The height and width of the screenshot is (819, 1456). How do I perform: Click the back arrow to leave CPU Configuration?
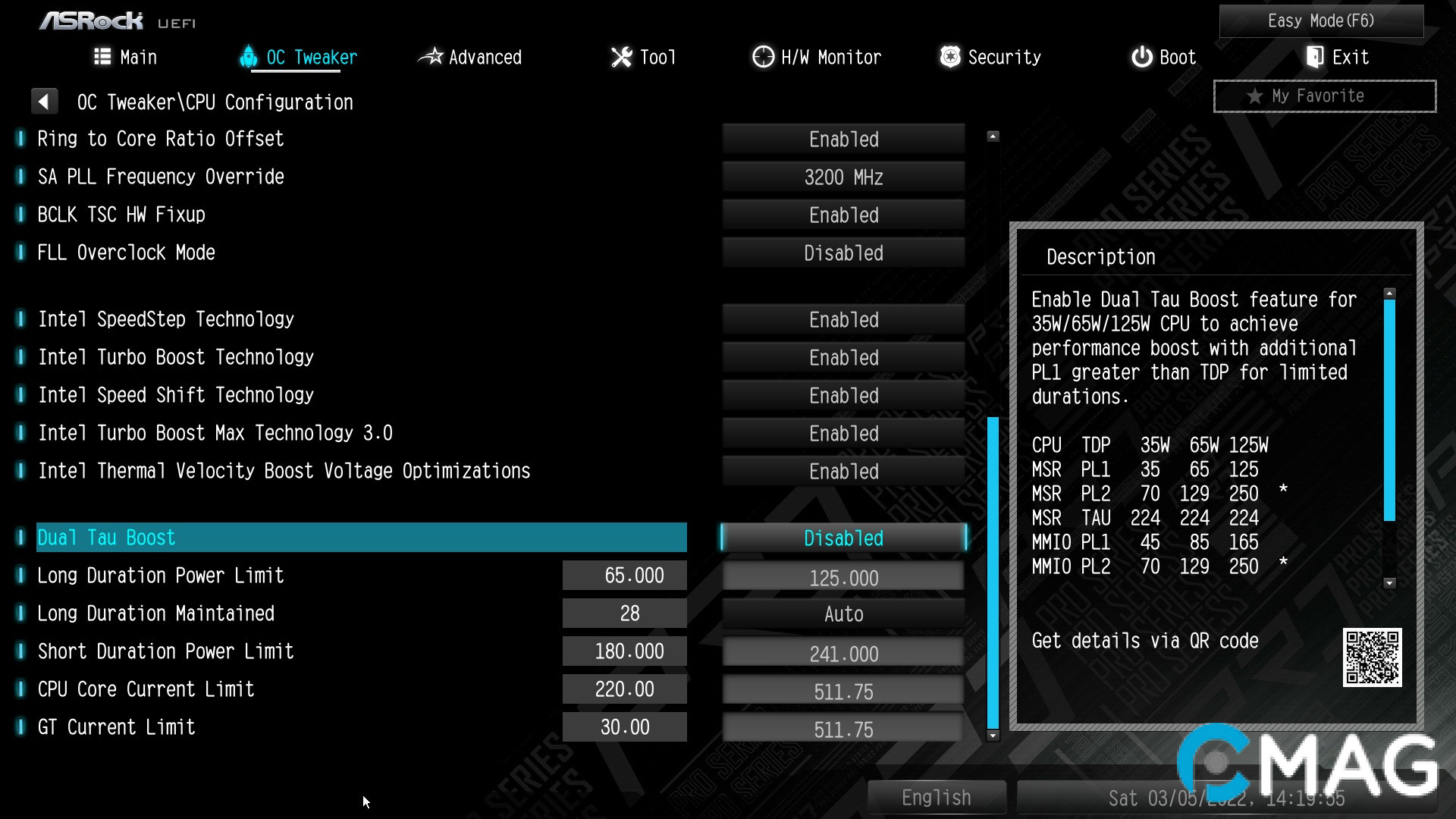point(45,101)
